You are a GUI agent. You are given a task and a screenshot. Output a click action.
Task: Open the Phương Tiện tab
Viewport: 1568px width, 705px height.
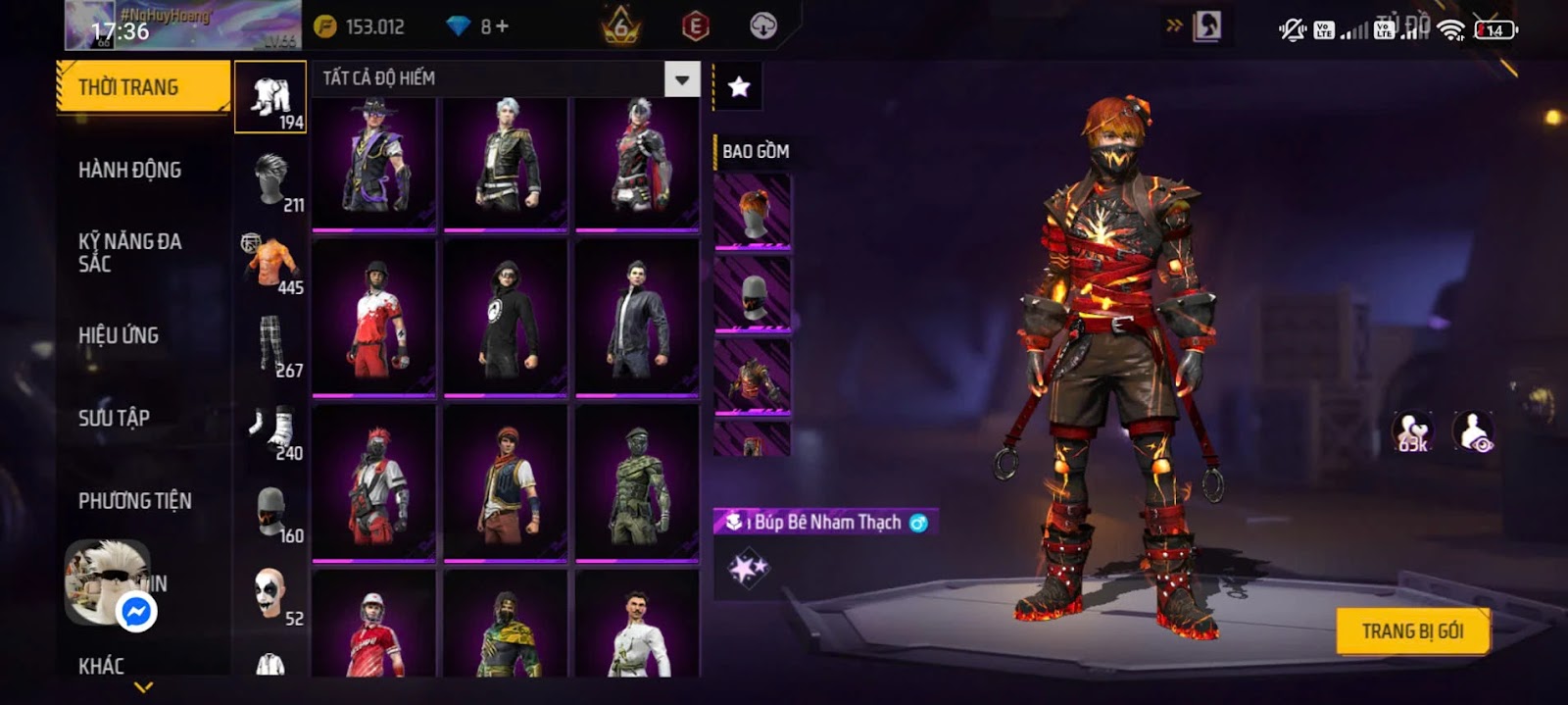click(x=135, y=501)
